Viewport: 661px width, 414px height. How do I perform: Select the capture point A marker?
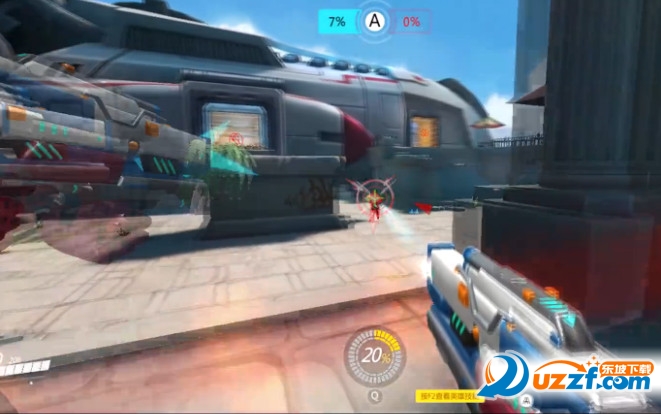pyautogui.click(x=375, y=20)
